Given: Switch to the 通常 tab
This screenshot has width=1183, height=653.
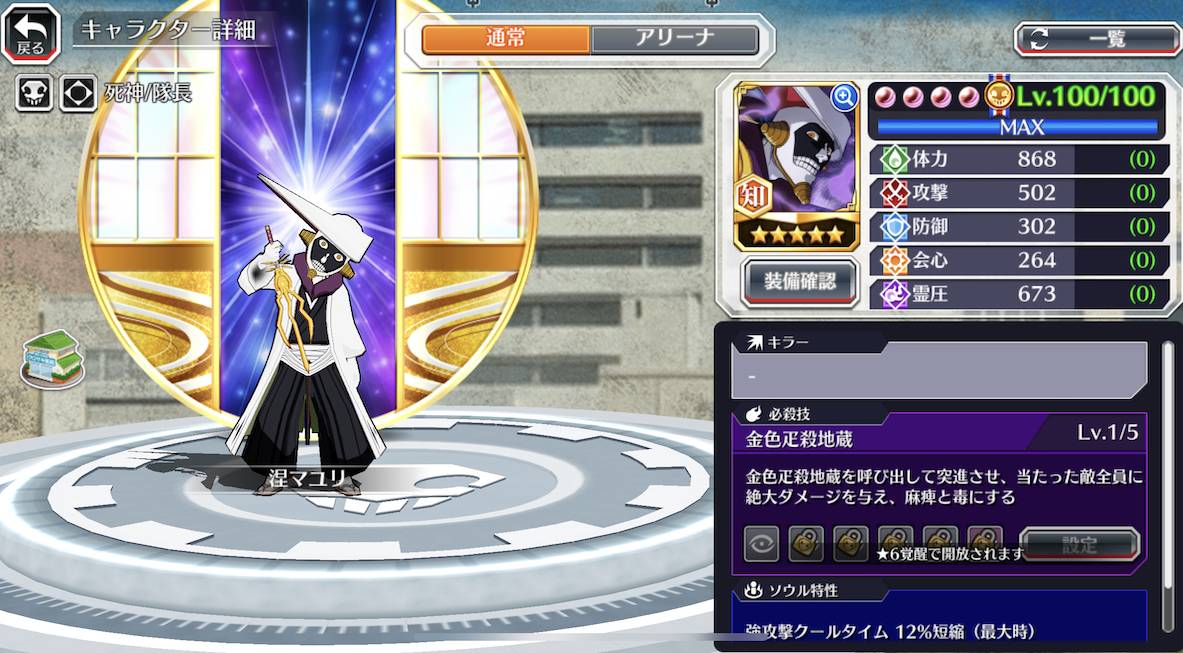Looking at the screenshot, I should [x=506, y=39].
